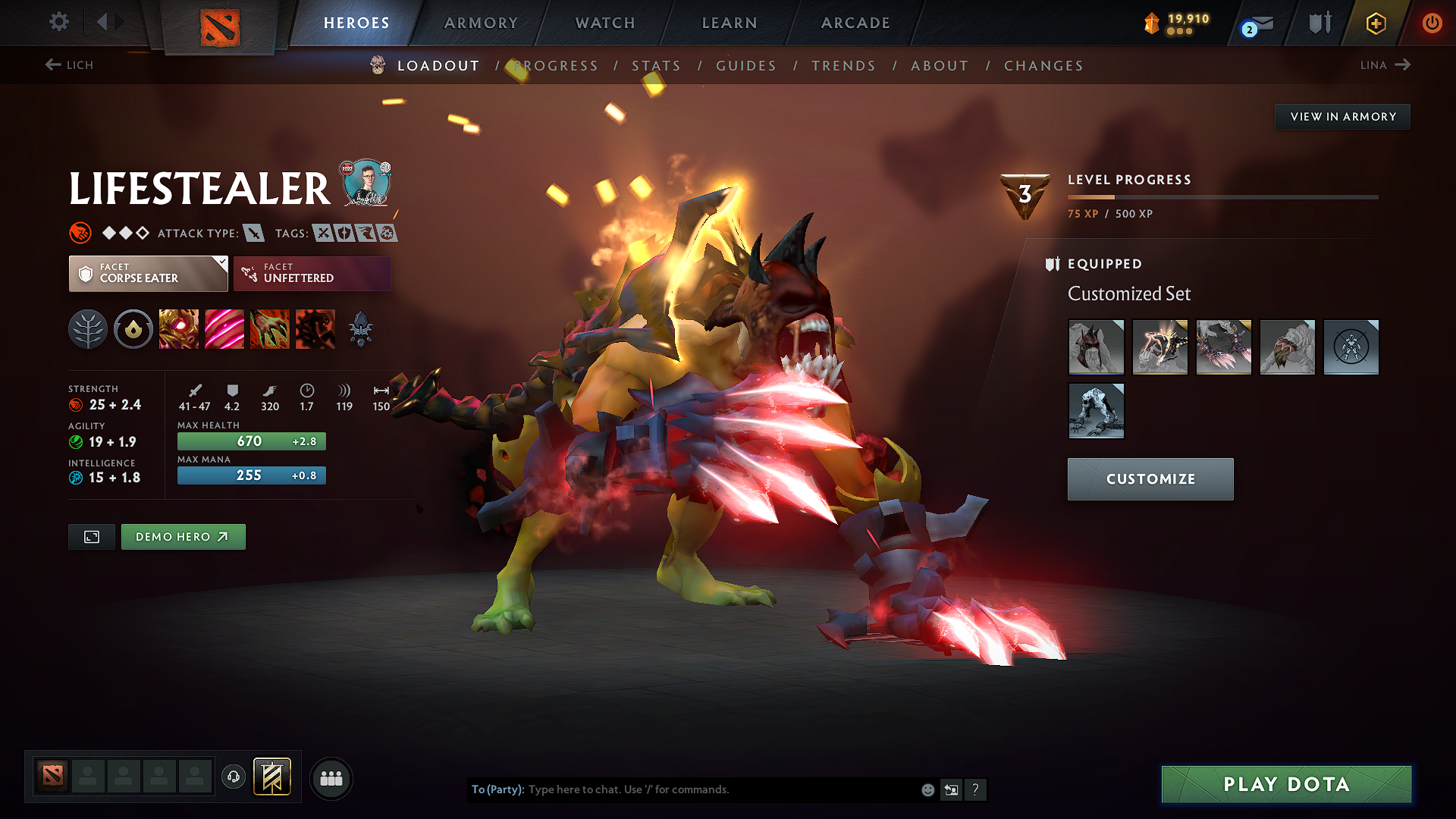Click the Level Progress XP bar
1456x819 pixels.
[1221, 196]
